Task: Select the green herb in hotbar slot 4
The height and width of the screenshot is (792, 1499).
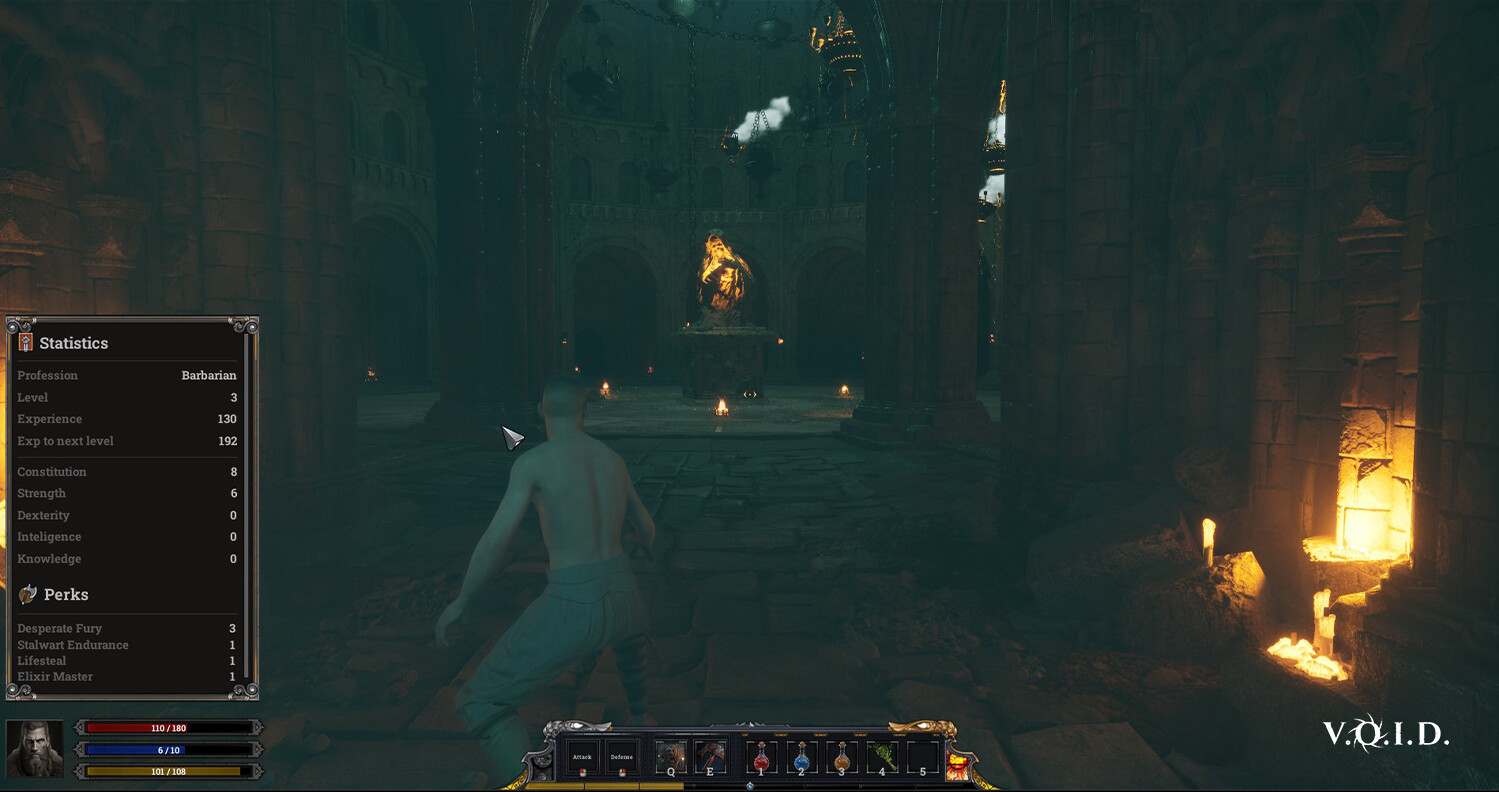Action: coord(880,755)
